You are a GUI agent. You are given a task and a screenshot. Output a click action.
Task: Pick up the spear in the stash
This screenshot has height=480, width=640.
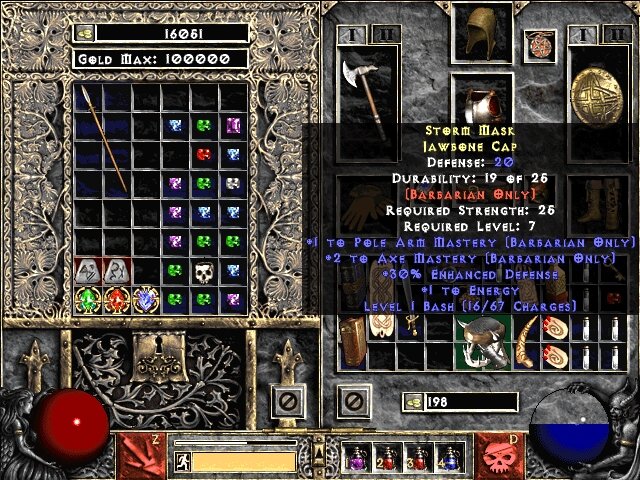pyautogui.click(x=102, y=140)
